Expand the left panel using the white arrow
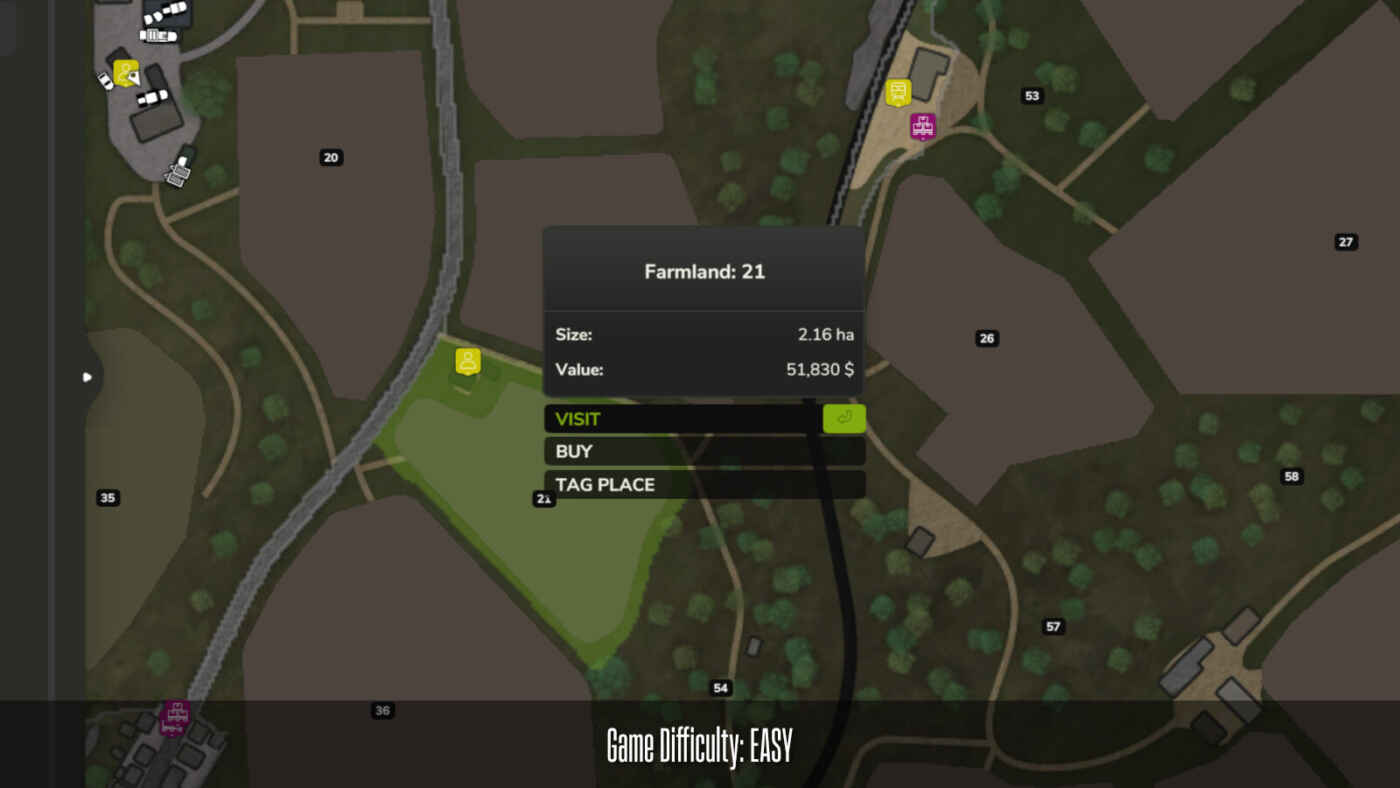 tap(86, 377)
